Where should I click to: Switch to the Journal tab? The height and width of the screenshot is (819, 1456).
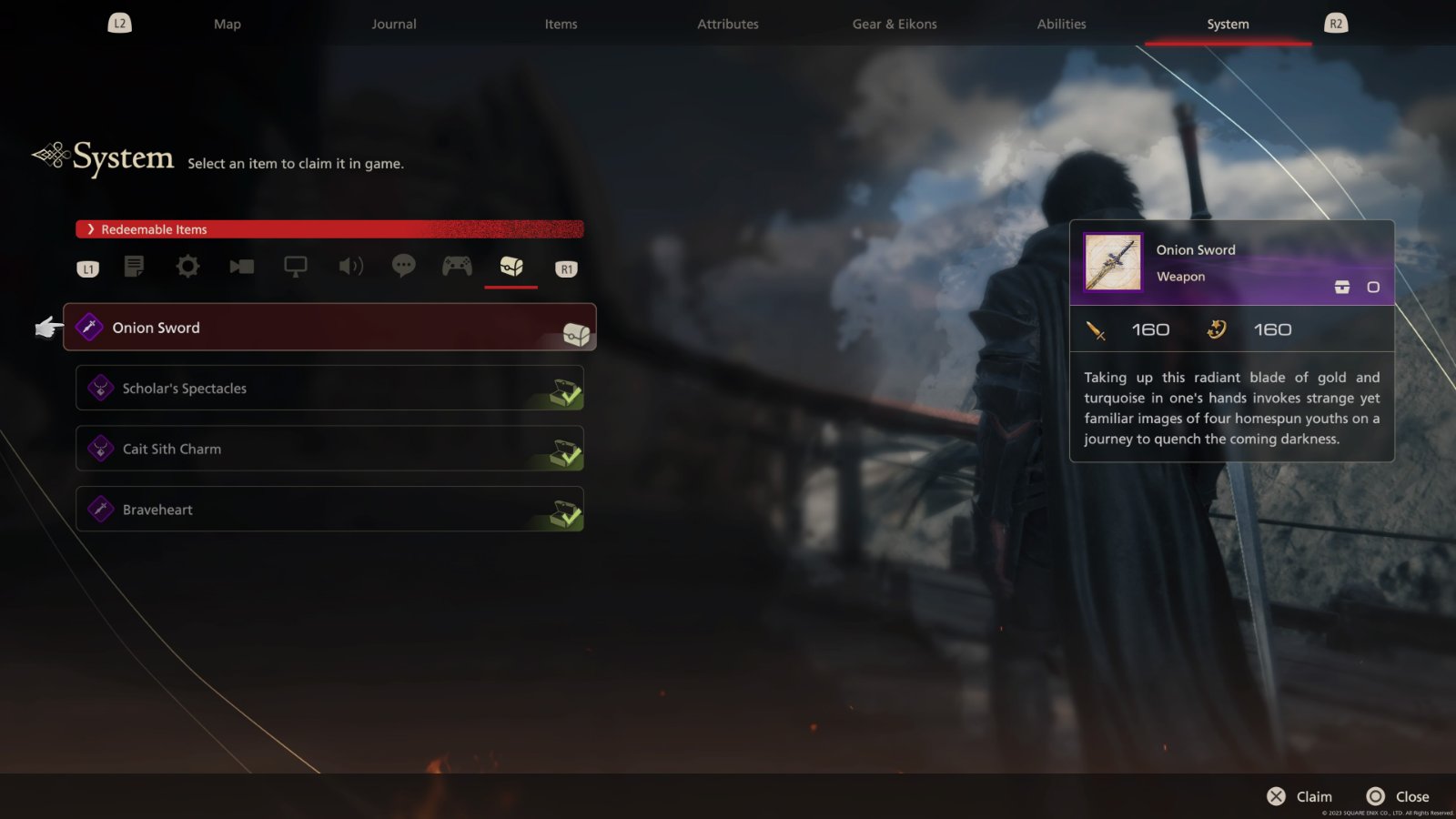point(394,25)
